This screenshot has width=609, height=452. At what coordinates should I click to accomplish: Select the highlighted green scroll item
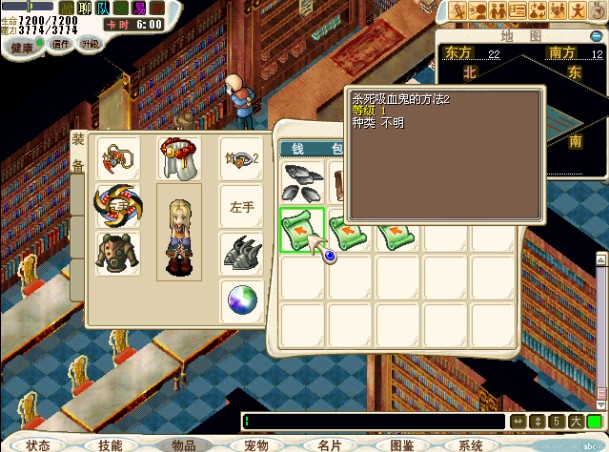tap(302, 229)
